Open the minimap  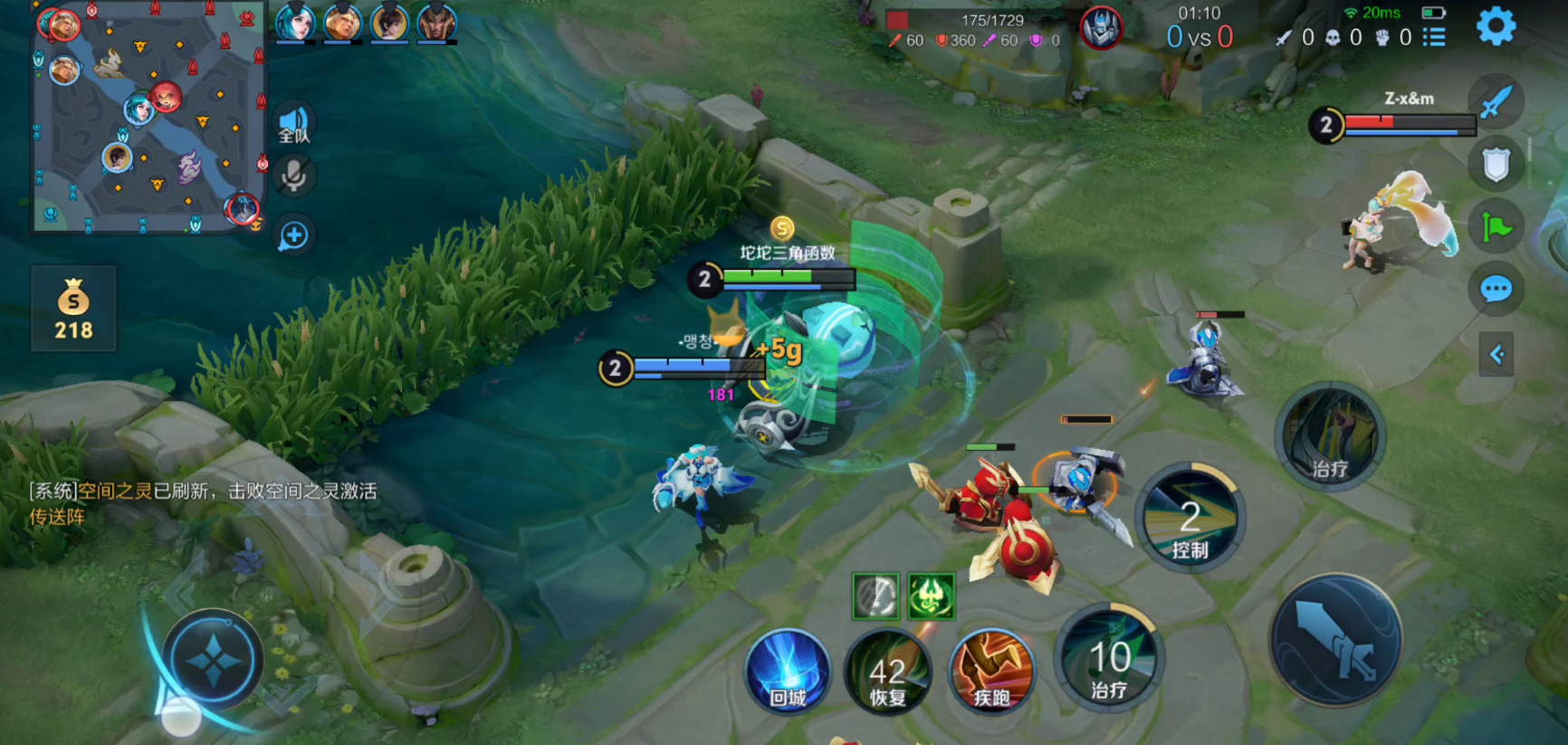click(x=149, y=118)
